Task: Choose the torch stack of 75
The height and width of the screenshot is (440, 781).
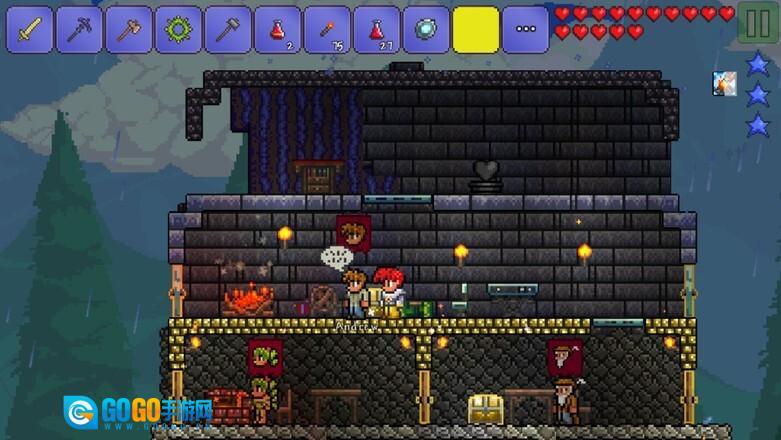Action: pos(327,30)
